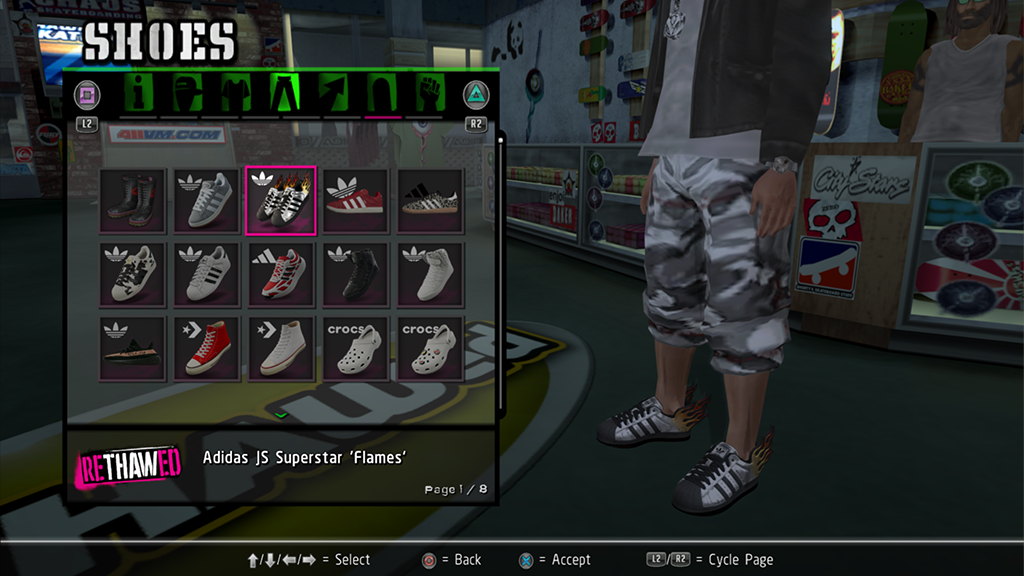1024x576 pixels.
Task: Open the pants category tab
Action: [283, 95]
